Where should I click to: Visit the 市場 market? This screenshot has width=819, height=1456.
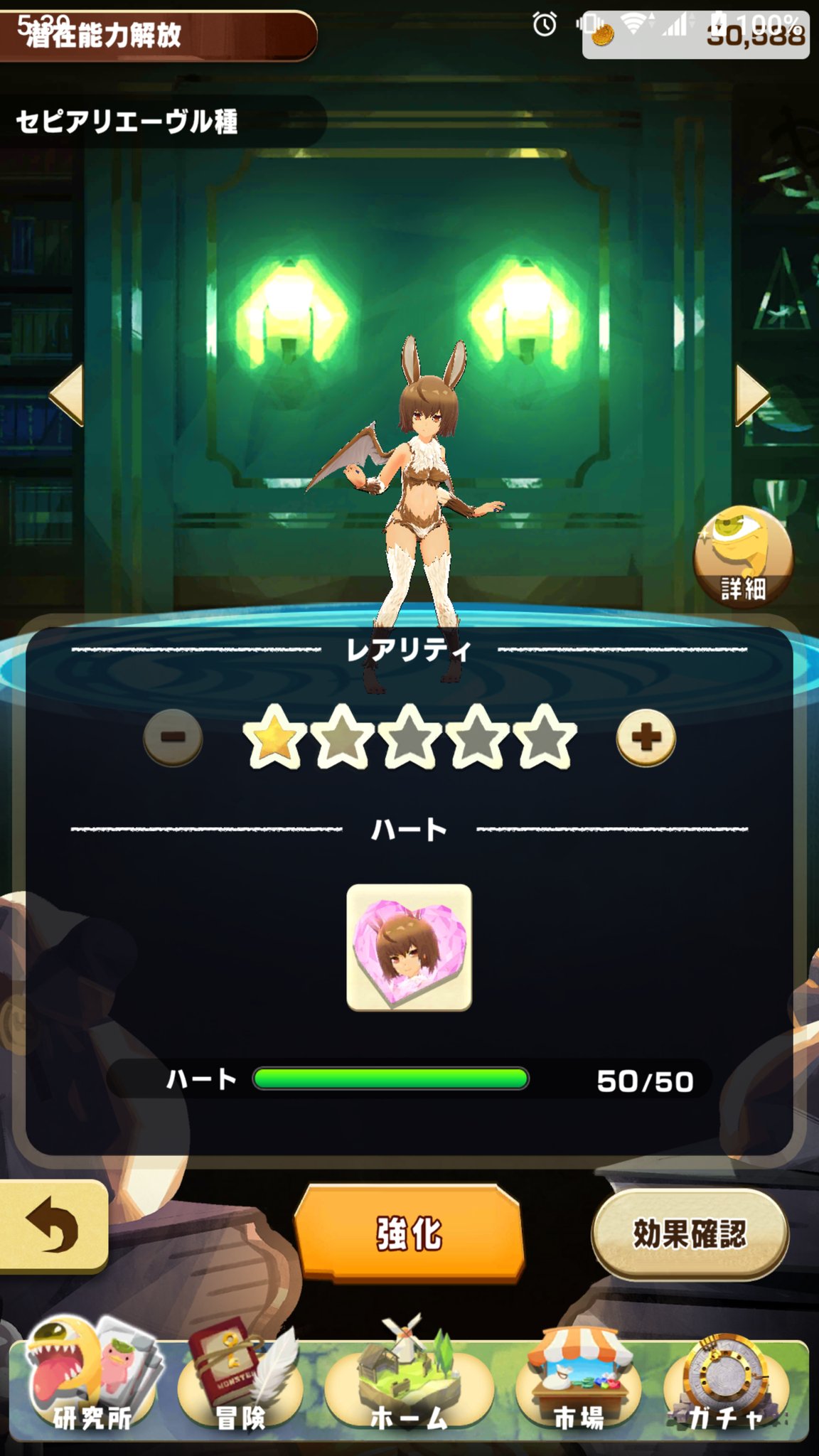[x=579, y=1383]
